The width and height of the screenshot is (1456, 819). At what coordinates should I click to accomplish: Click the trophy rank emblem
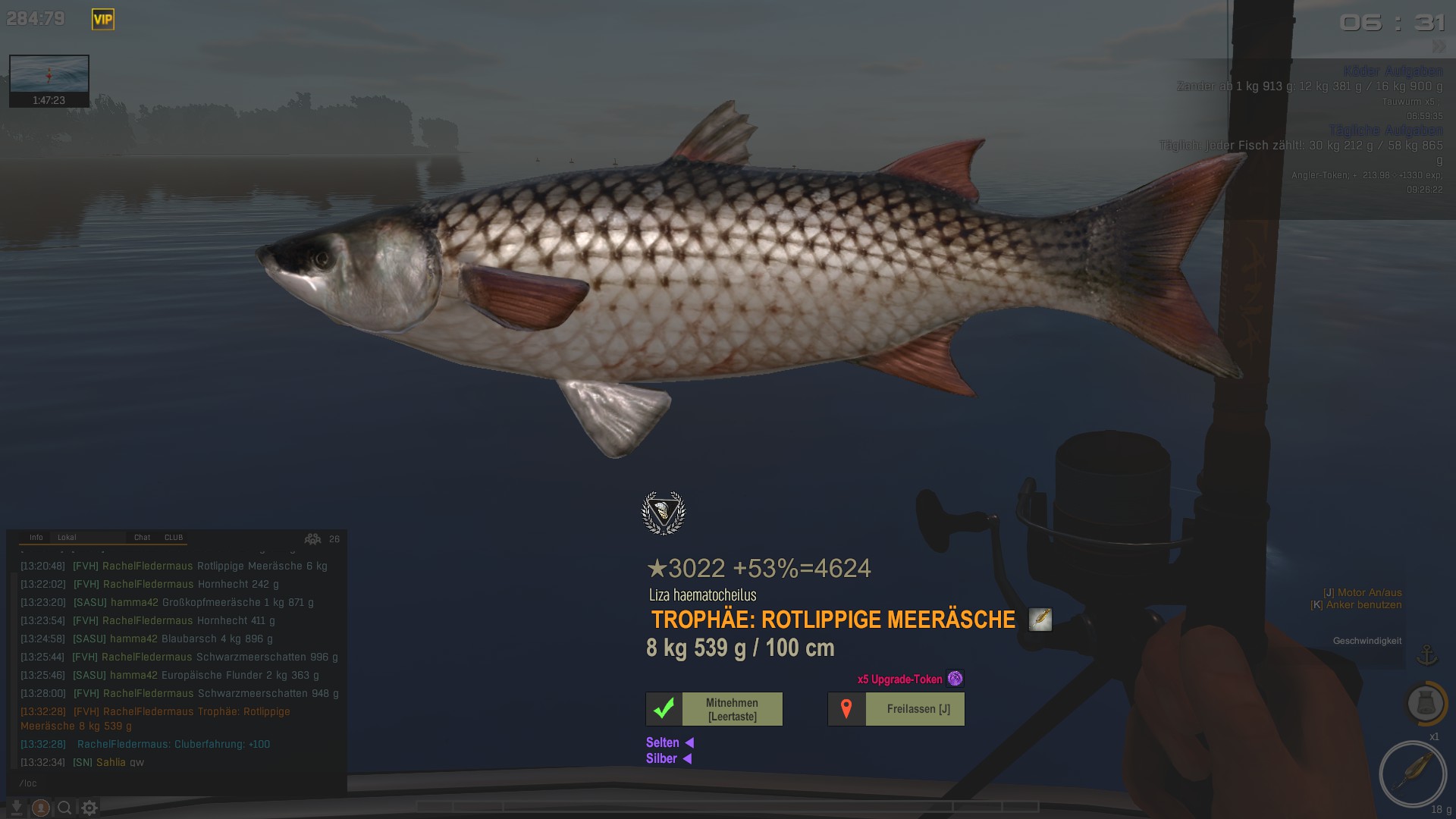pyautogui.click(x=664, y=513)
